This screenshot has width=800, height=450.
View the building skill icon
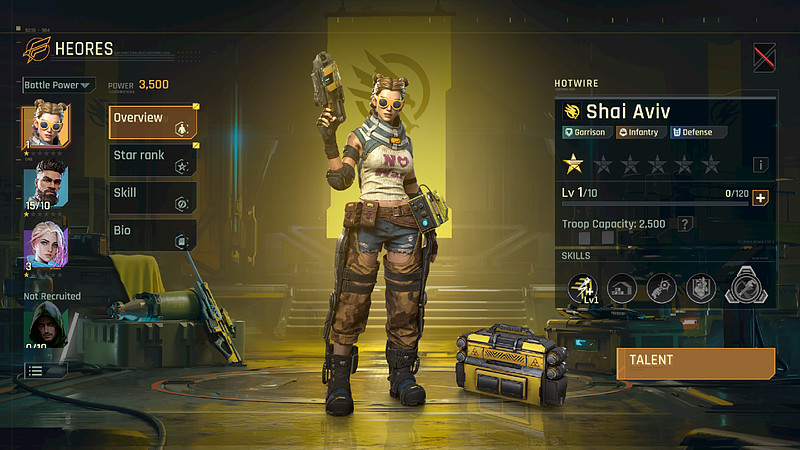coord(621,288)
